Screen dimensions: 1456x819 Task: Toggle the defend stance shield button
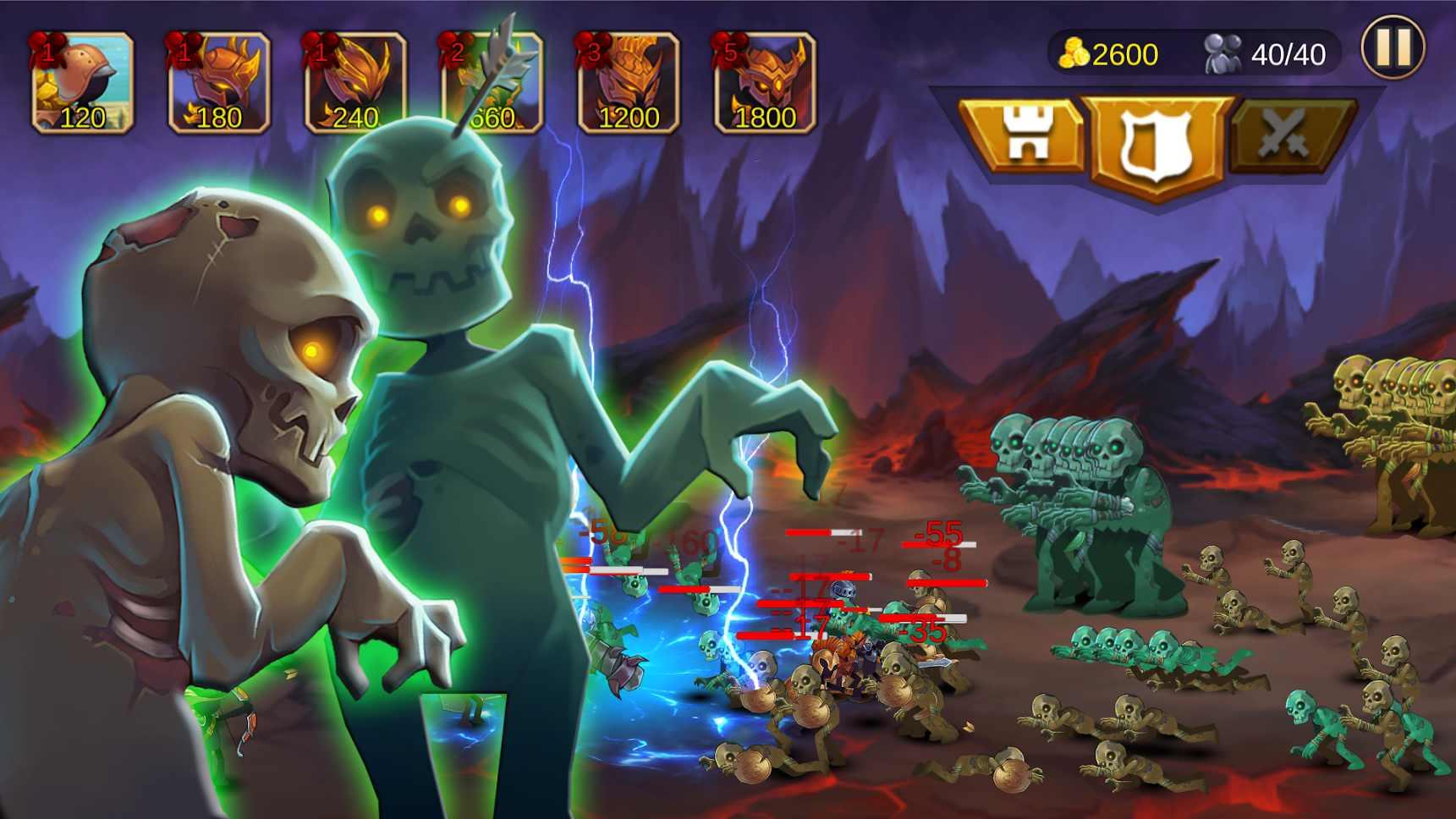click(x=1155, y=131)
